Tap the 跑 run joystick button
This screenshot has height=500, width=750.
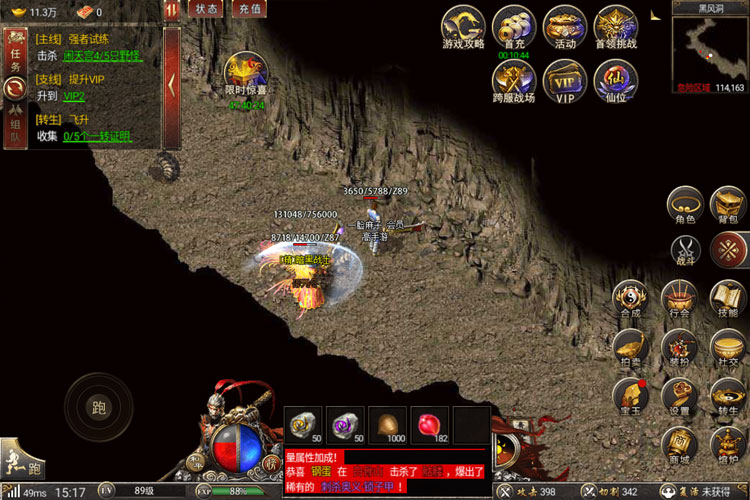point(98,406)
